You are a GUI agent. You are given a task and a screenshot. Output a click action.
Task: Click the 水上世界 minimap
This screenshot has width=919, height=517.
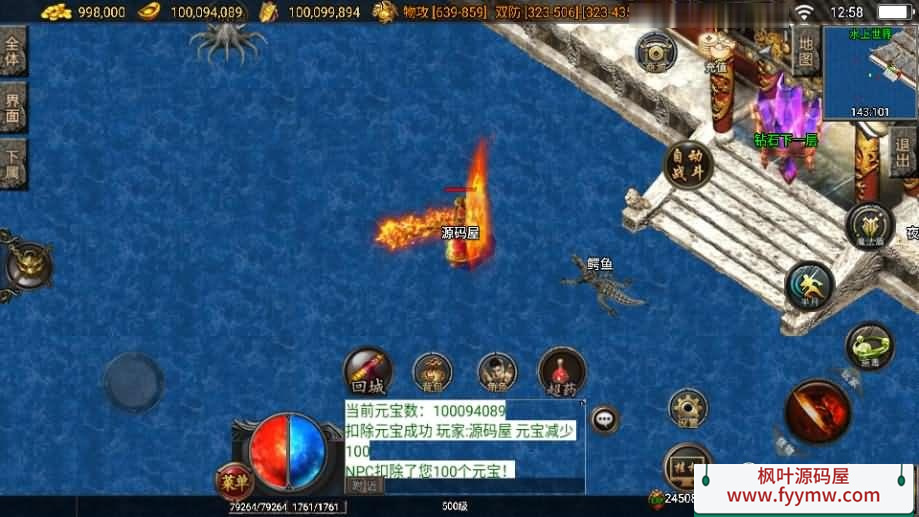868,72
